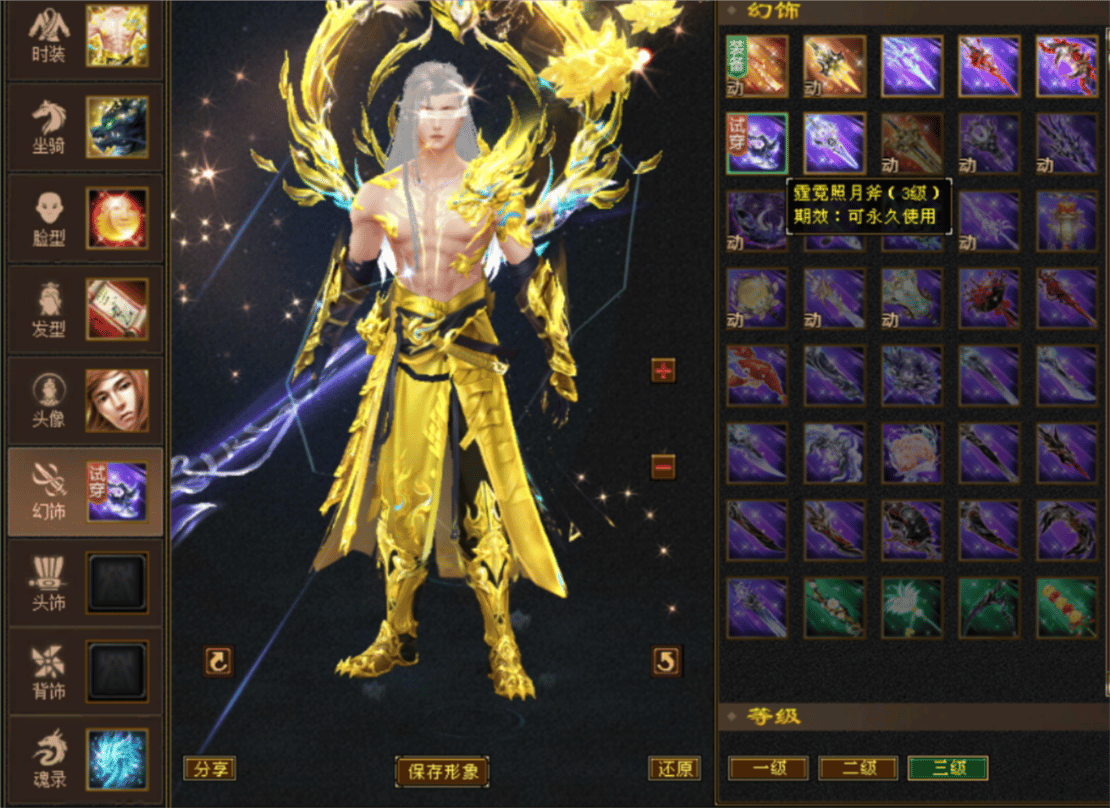Select the weapon skin marked 试穿
1110x808 pixels.
tap(757, 143)
